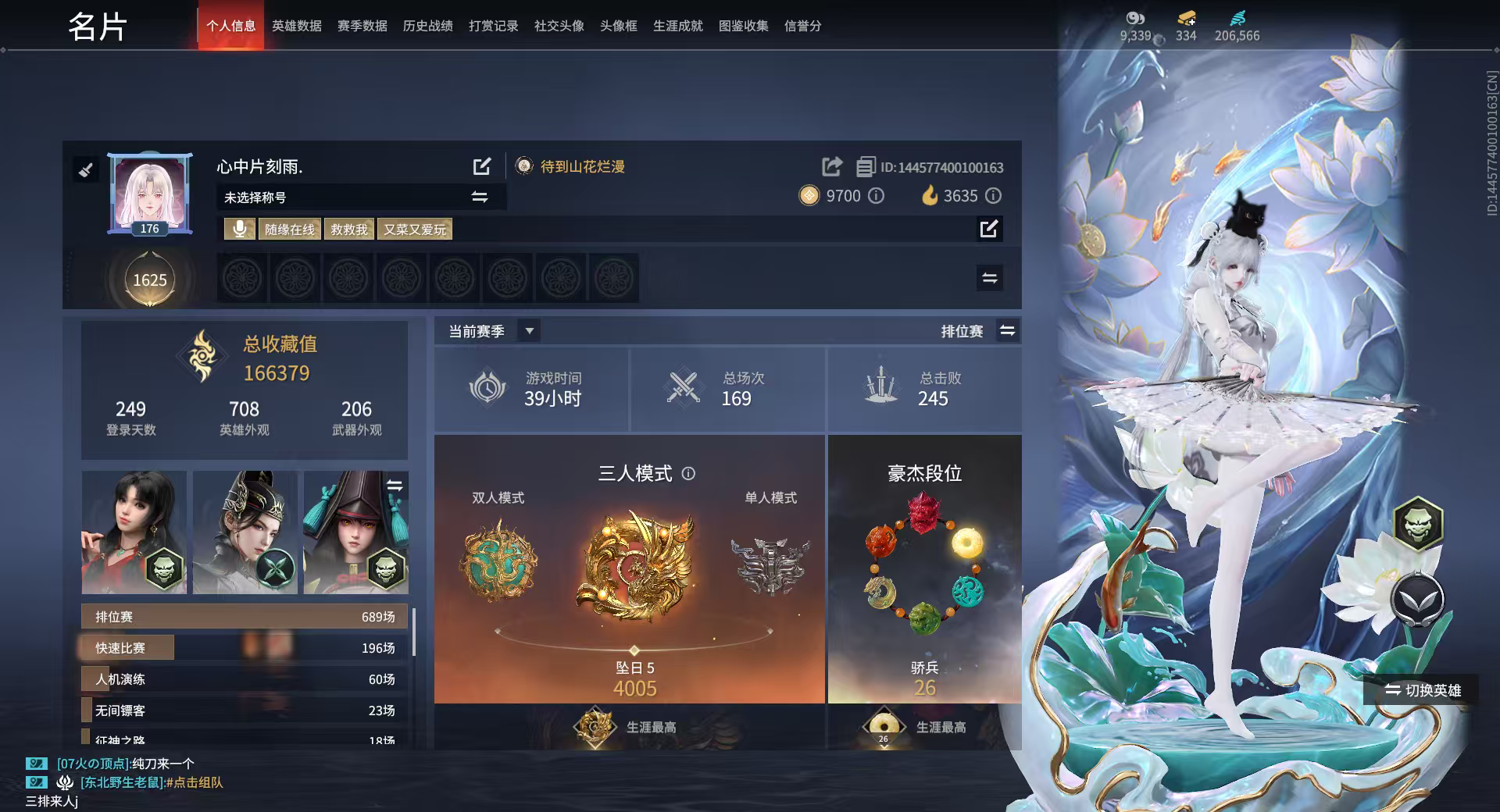Click the level 1625 progress ring
The image size is (1500, 812).
pos(151,280)
